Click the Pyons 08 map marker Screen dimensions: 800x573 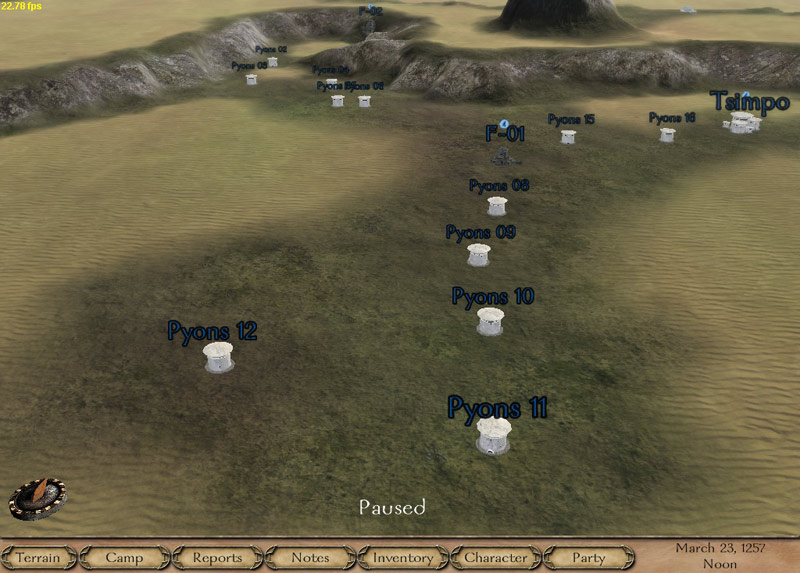pos(497,206)
